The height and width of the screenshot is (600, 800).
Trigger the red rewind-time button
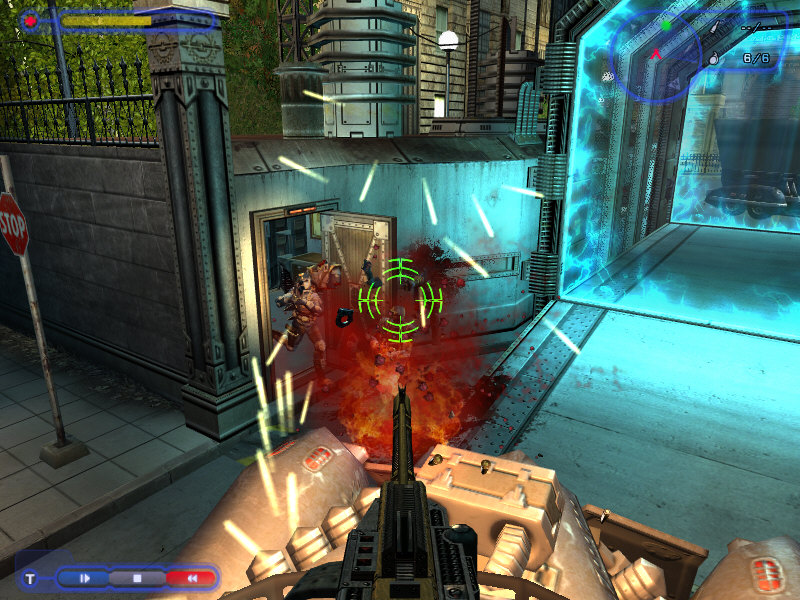click(191, 578)
